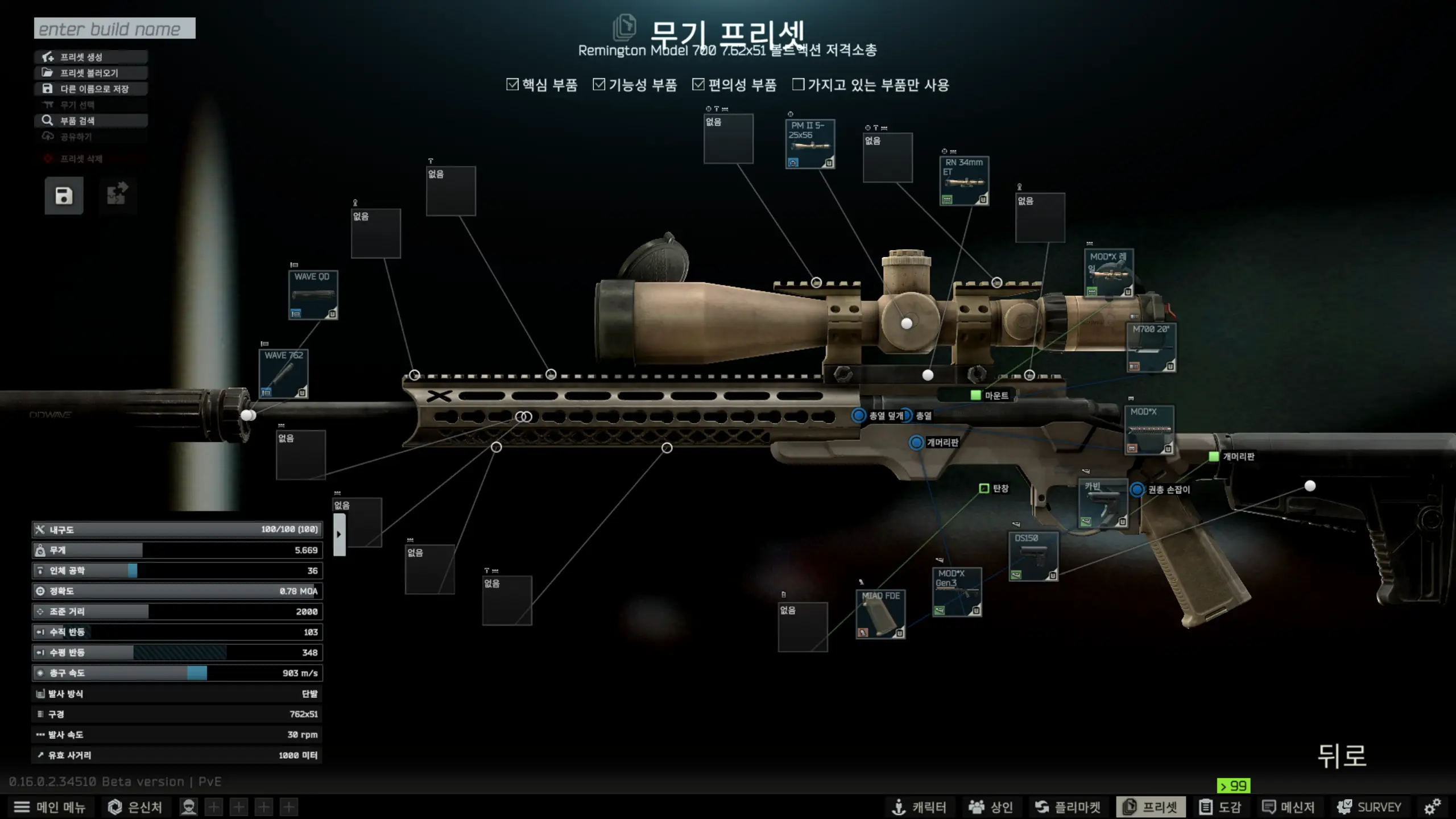Toggle the functional parts checkbox
This screenshot has height=819, width=1456.
[x=599, y=85]
